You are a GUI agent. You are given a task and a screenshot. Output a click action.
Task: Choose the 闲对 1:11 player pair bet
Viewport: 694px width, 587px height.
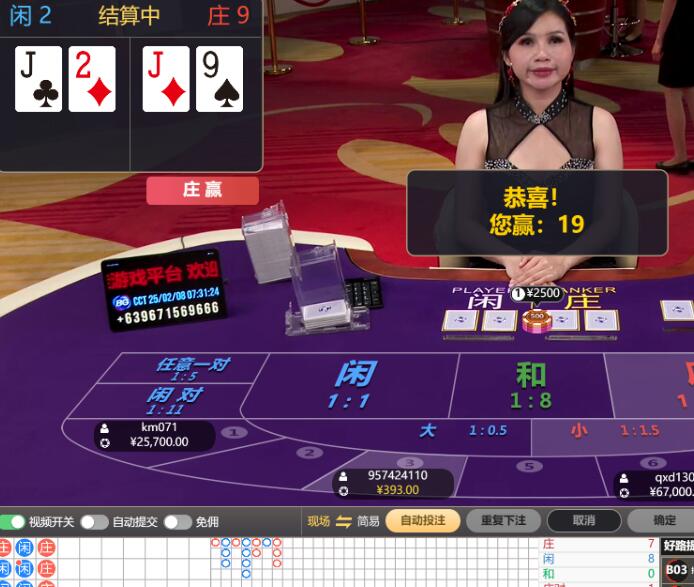click(x=174, y=400)
